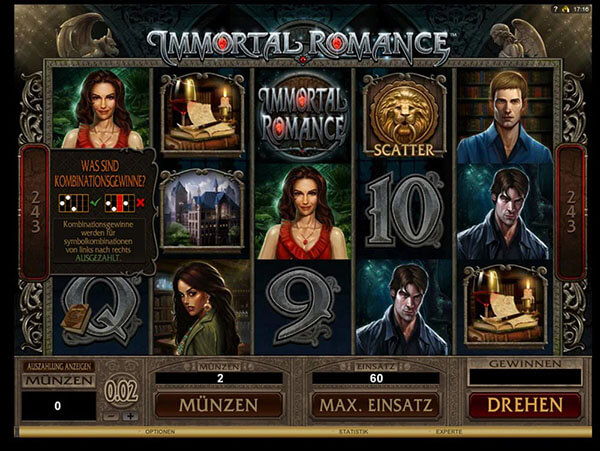Open help with the question mark icon
This screenshot has width=600, height=451.
(555, 7)
